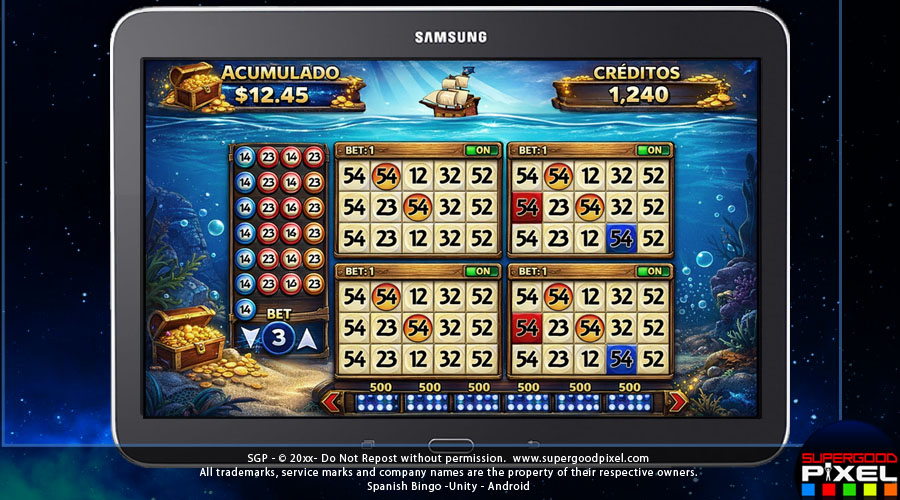The image size is (900, 500).
Task: Increase the bet with the up arrow
Action: (308, 338)
